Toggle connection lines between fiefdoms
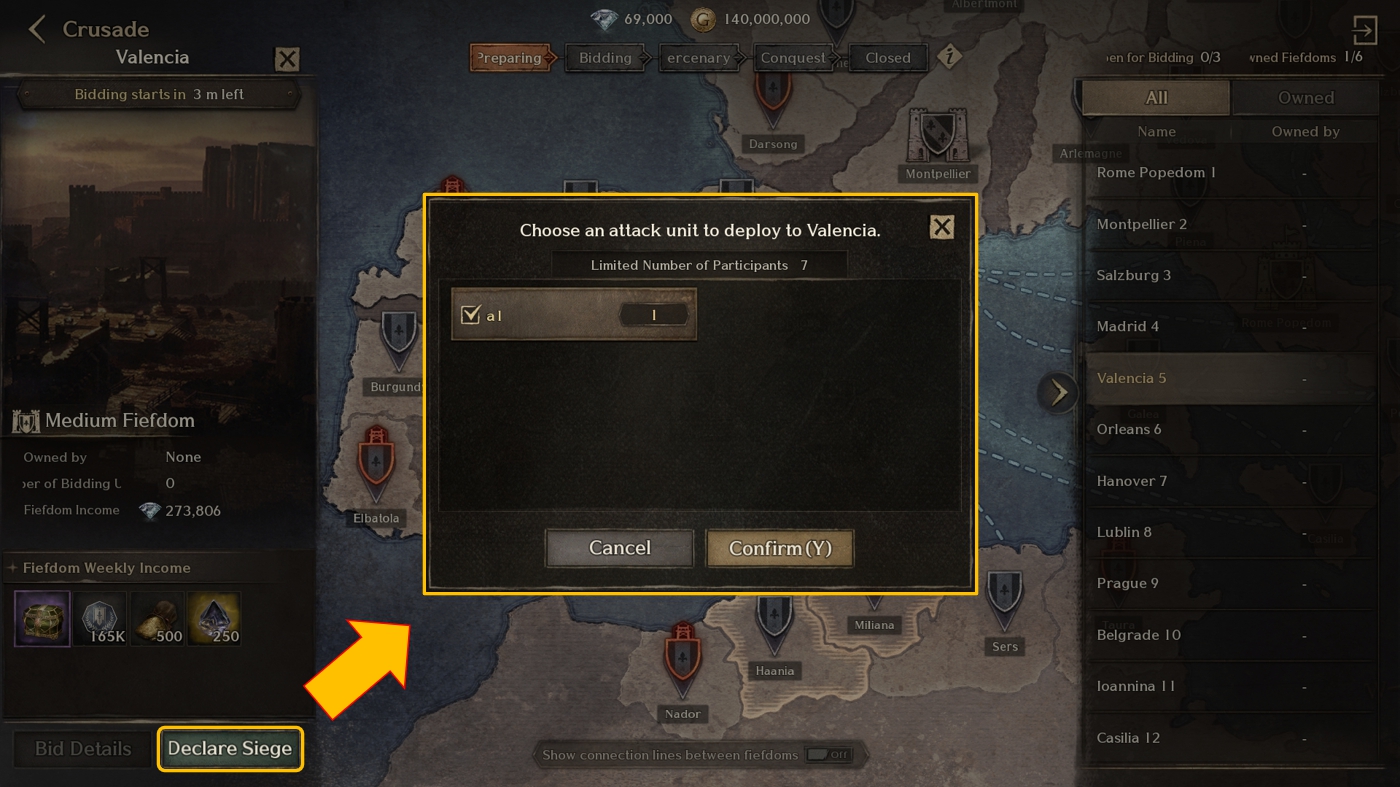1400x787 pixels. click(828, 755)
